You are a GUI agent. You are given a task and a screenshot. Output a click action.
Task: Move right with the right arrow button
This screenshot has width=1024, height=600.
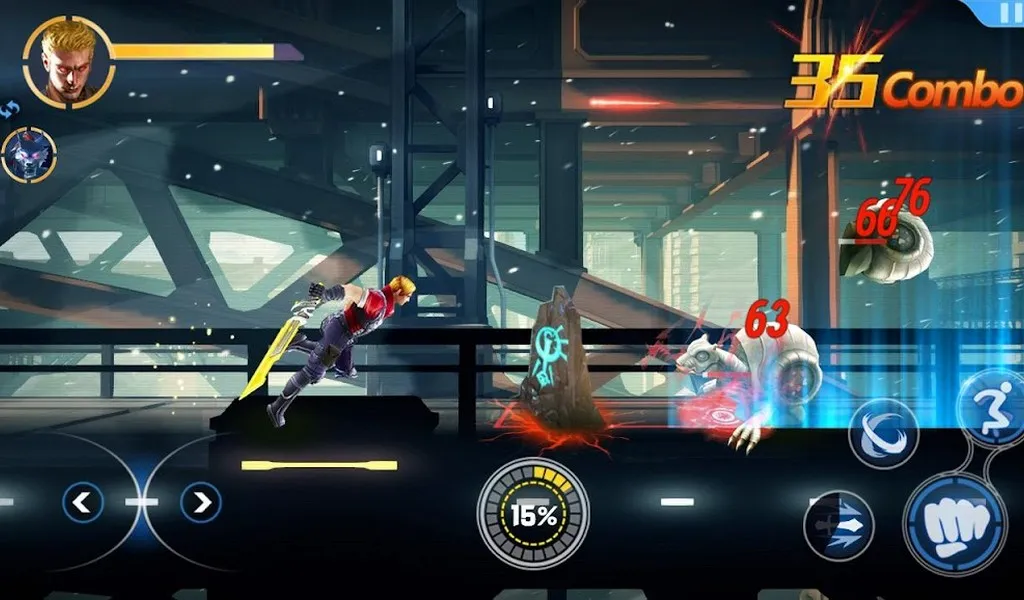click(x=201, y=502)
